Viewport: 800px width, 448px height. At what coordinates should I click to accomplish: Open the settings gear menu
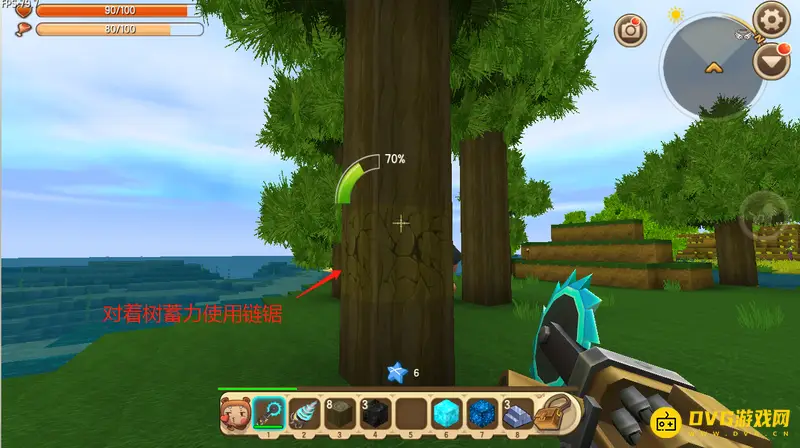[x=772, y=17]
